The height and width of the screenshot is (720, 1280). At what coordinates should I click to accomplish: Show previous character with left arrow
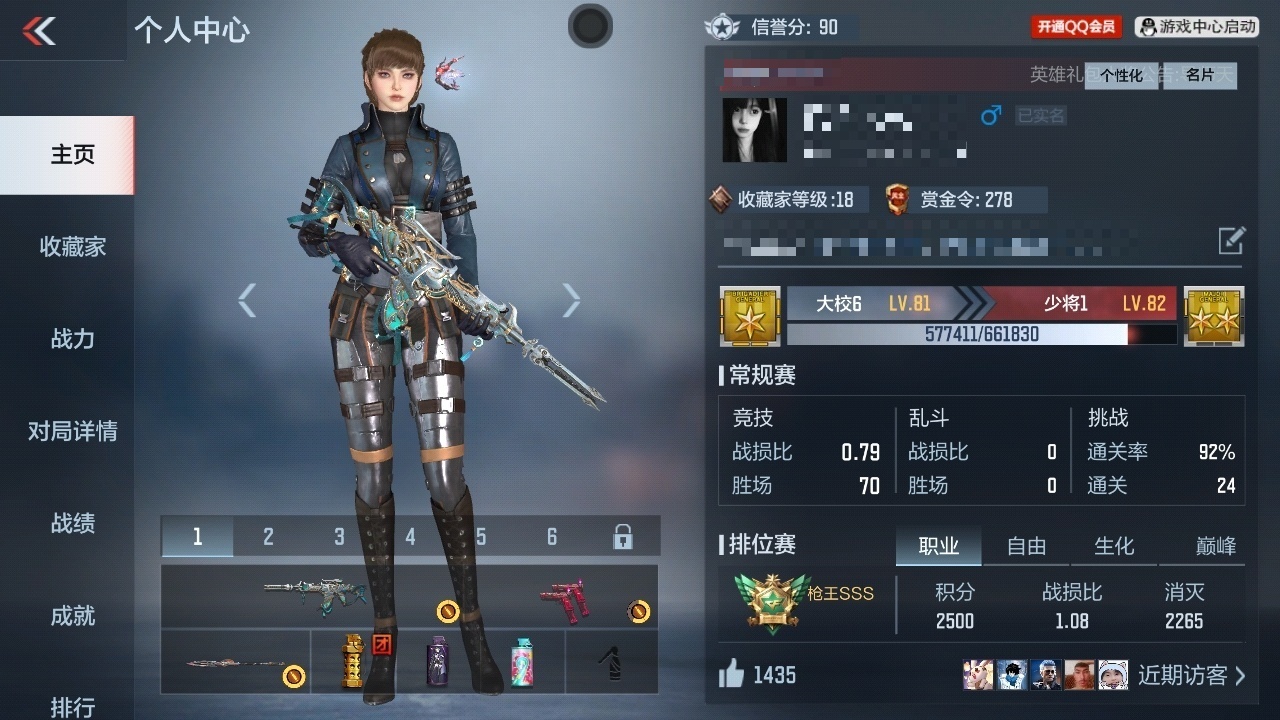[x=247, y=300]
